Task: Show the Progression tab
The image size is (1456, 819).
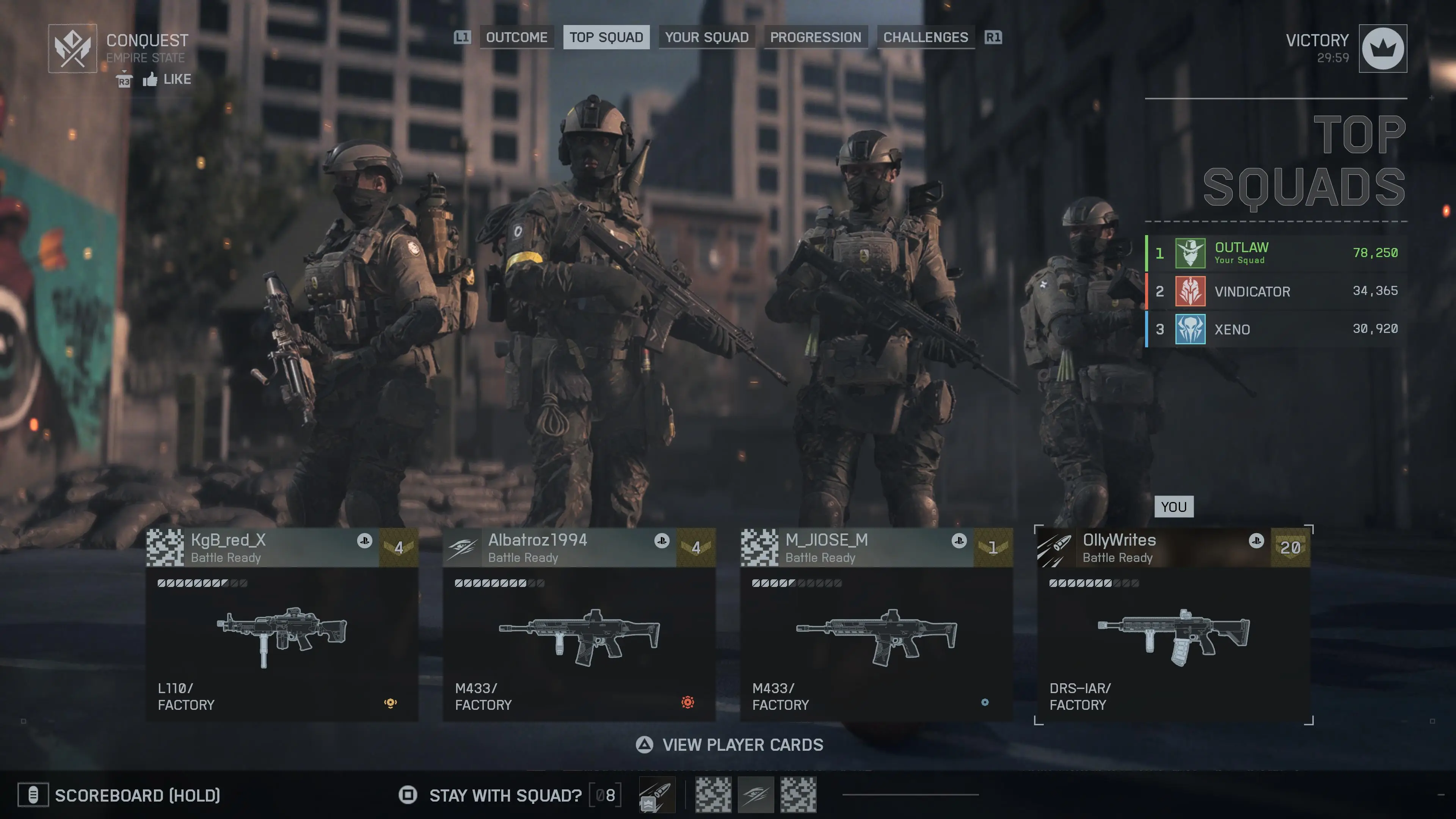Action: point(815,37)
